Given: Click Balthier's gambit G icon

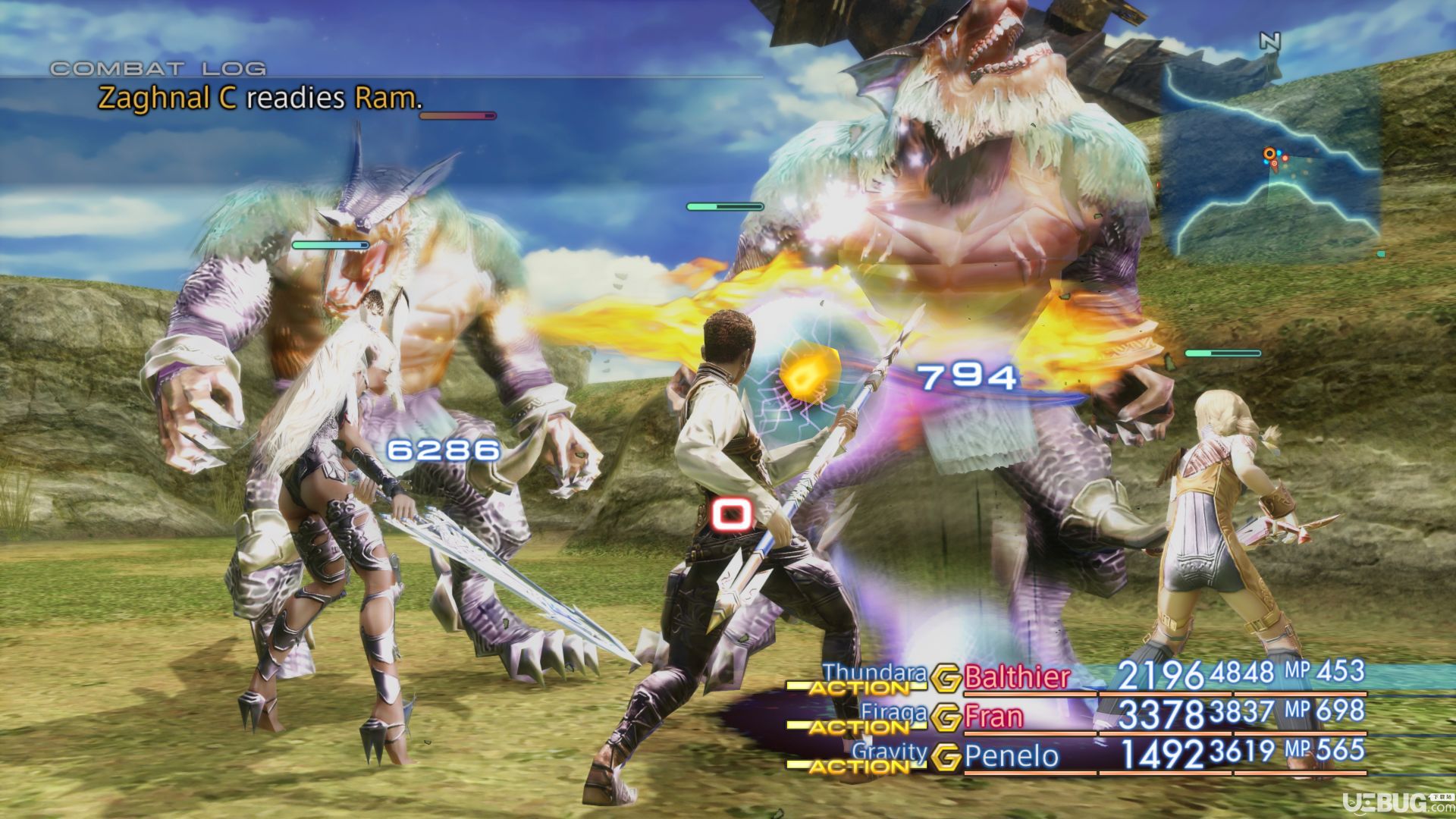Looking at the screenshot, I should click(946, 678).
